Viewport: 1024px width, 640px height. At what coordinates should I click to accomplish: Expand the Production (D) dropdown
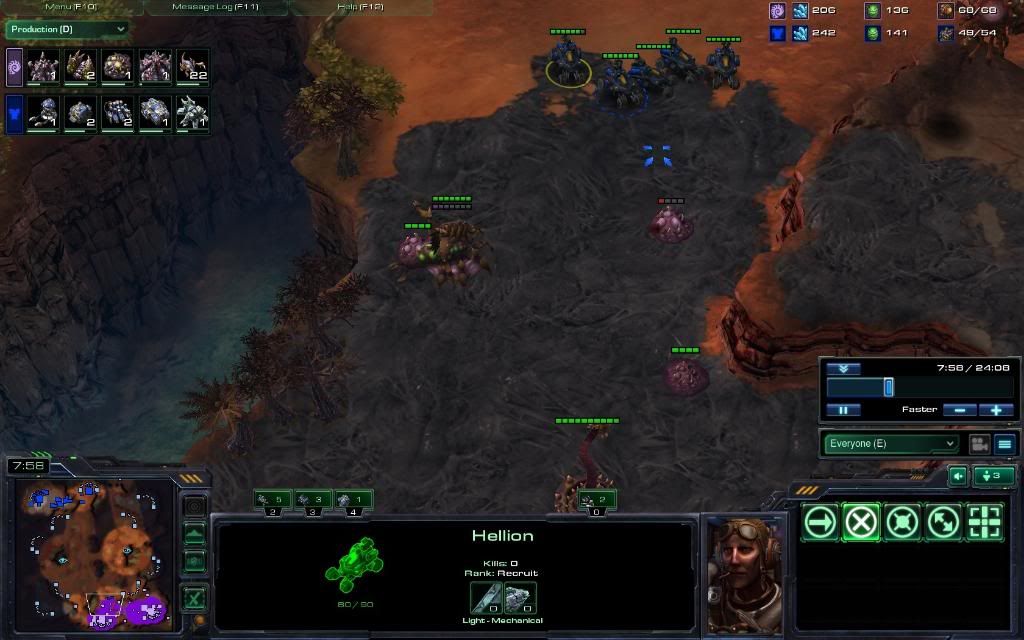click(68, 30)
